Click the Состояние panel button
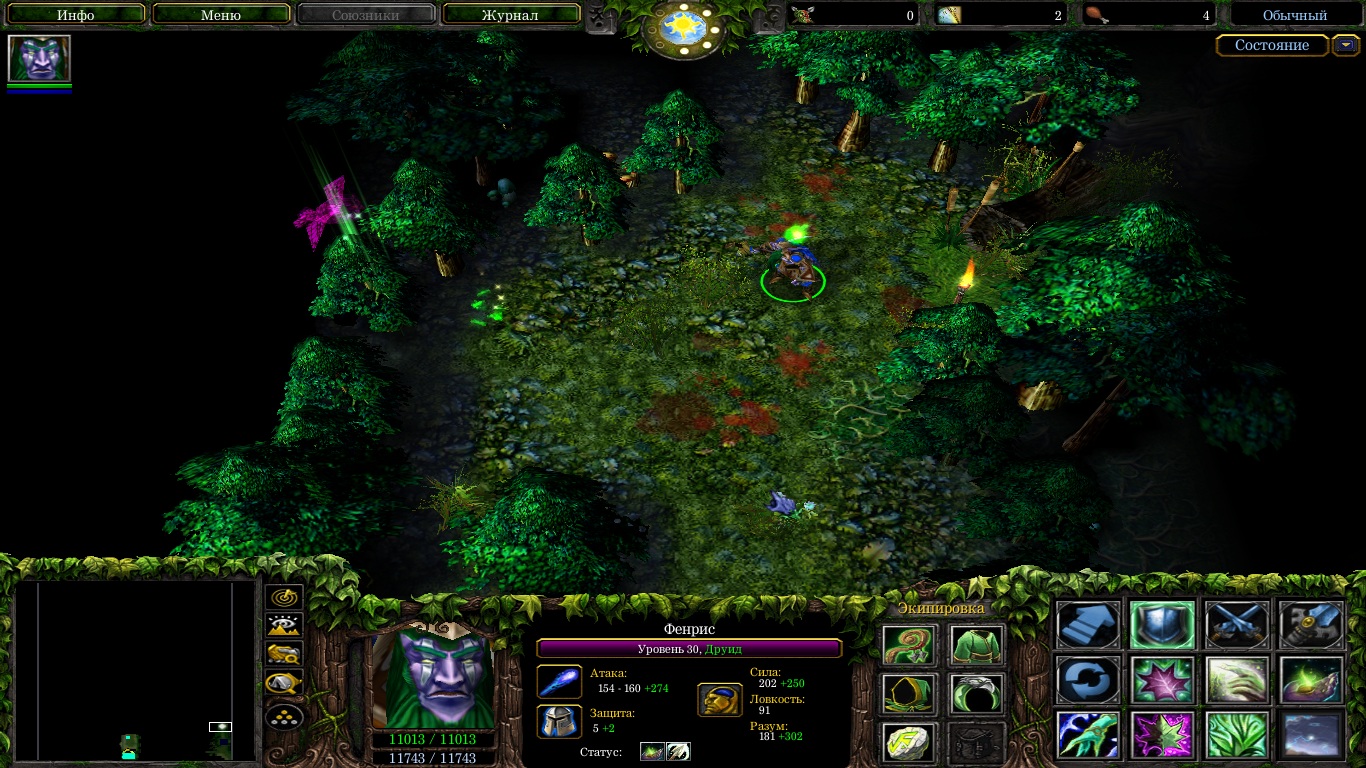Screen dimensions: 1366x768 [x=1271, y=46]
